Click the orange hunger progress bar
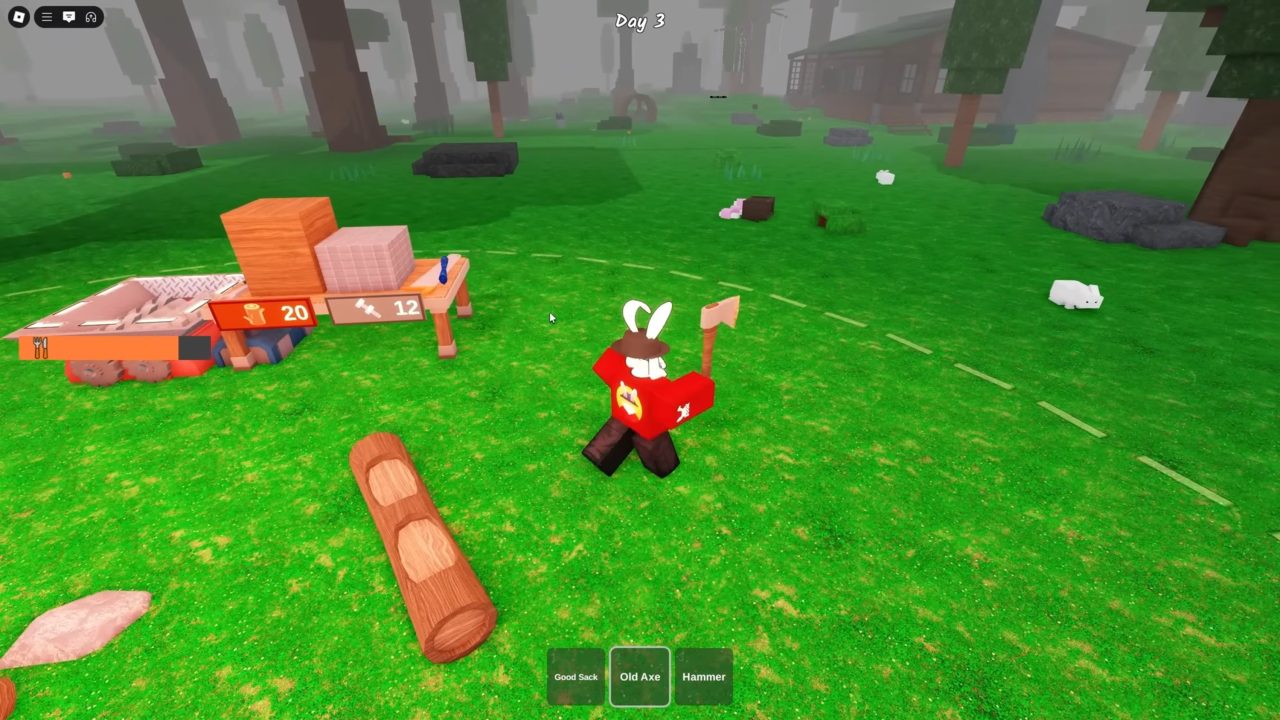This screenshot has height=720, width=1280. pos(100,348)
